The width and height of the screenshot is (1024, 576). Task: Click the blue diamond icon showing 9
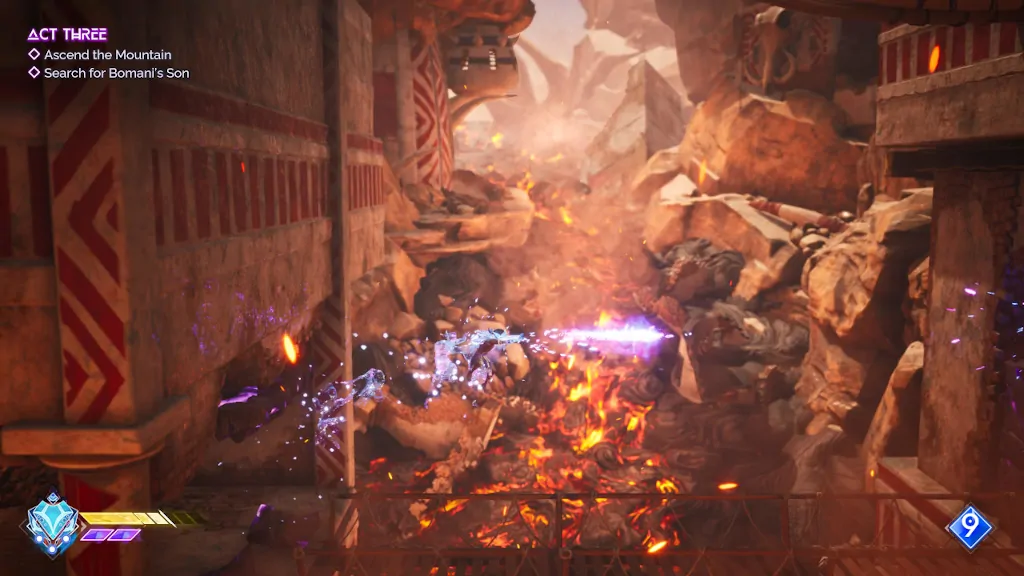970,527
